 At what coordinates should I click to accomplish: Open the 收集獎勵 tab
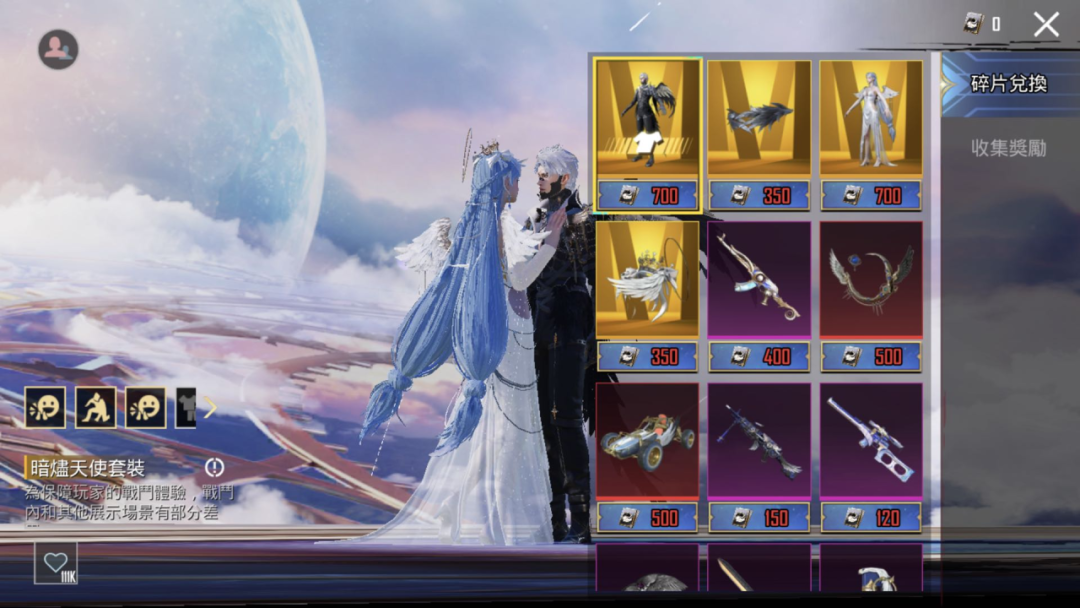pyautogui.click(x=1008, y=148)
